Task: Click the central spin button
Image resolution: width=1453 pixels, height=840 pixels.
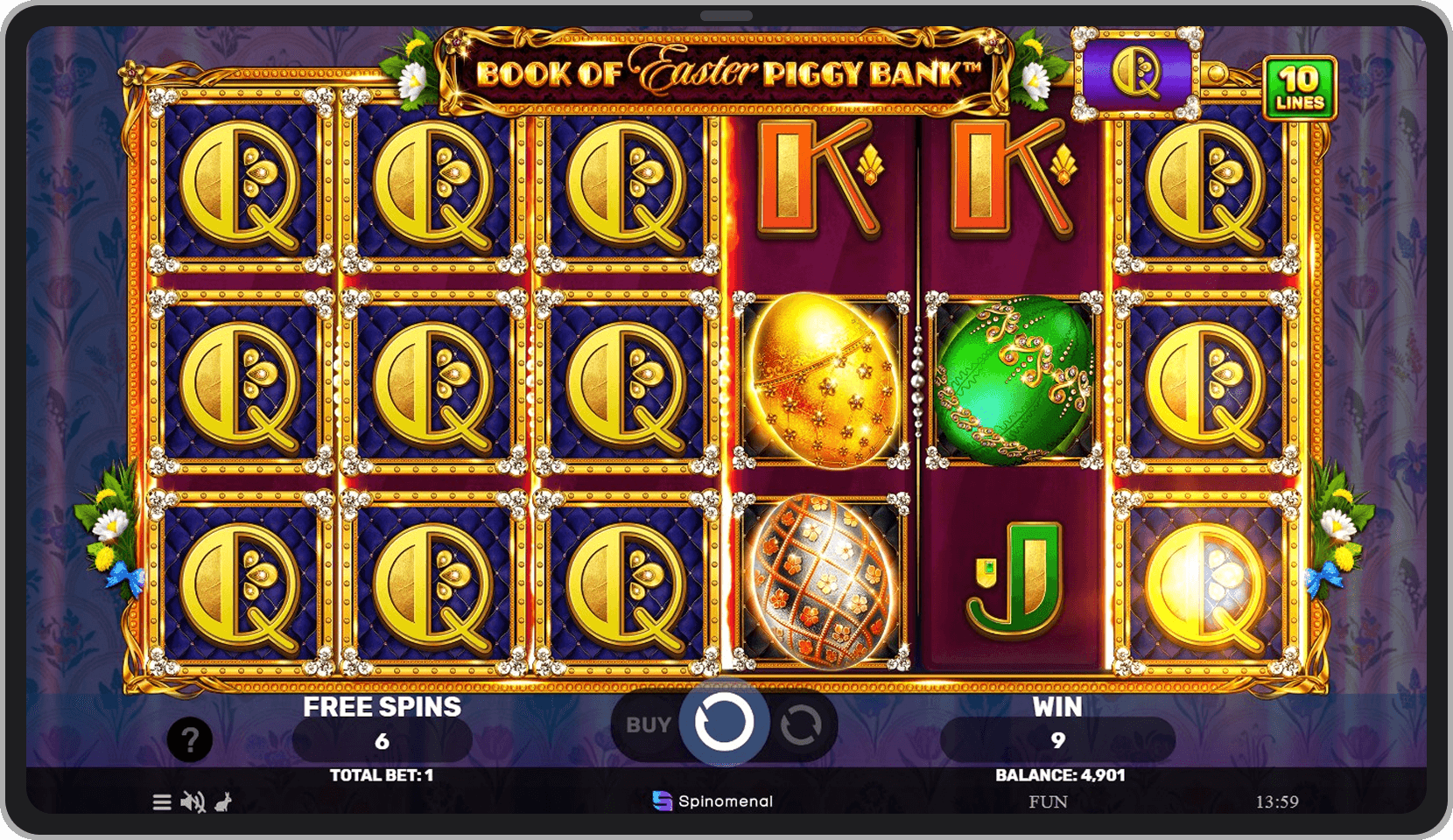Action: [x=724, y=723]
